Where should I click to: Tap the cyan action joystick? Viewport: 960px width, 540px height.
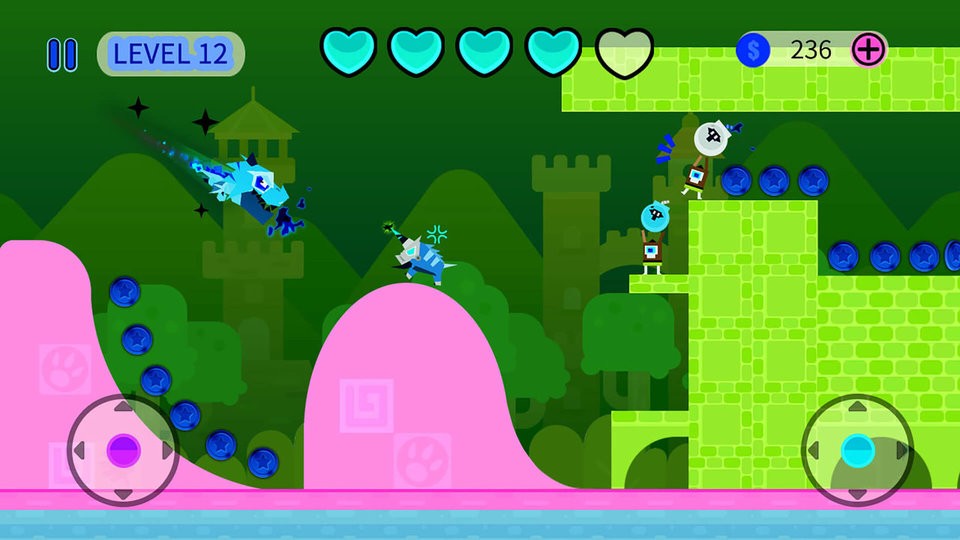pyautogui.click(x=857, y=450)
